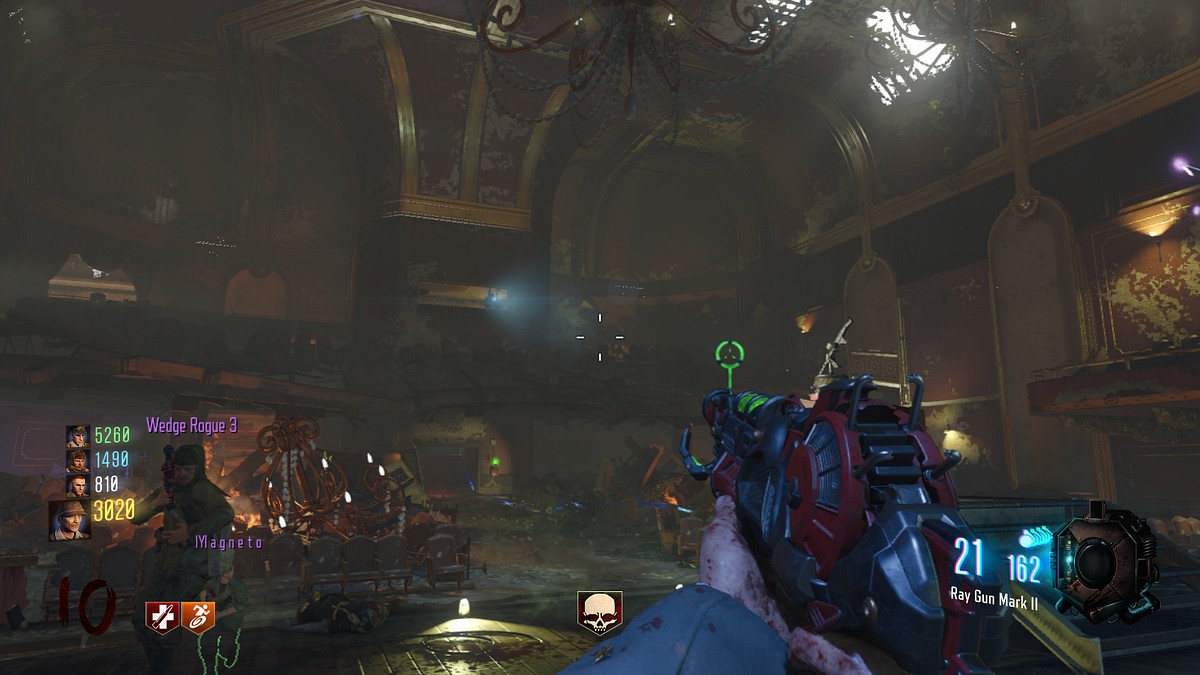Image resolution: width=1200 pixels, height=675 pixels.
Task: Click the glowing grenade count icons
Action: 1035,537
